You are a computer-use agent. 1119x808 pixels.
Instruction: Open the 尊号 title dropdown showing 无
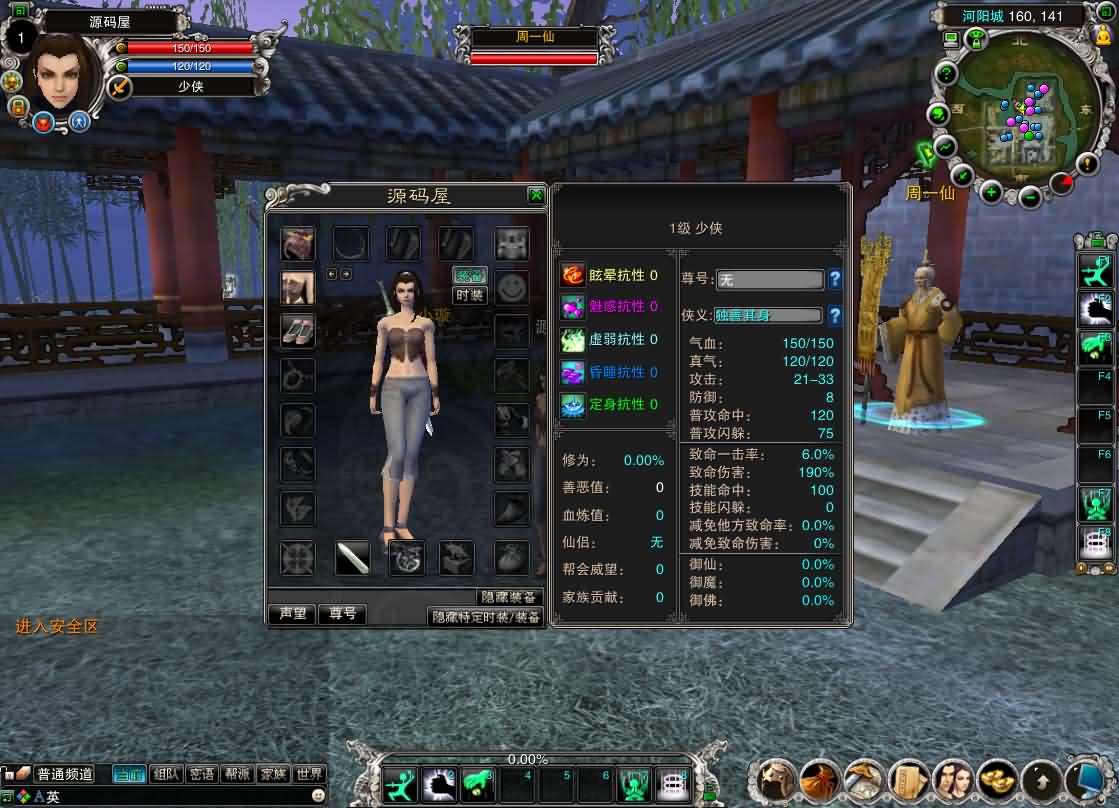(x=770, y=280)
